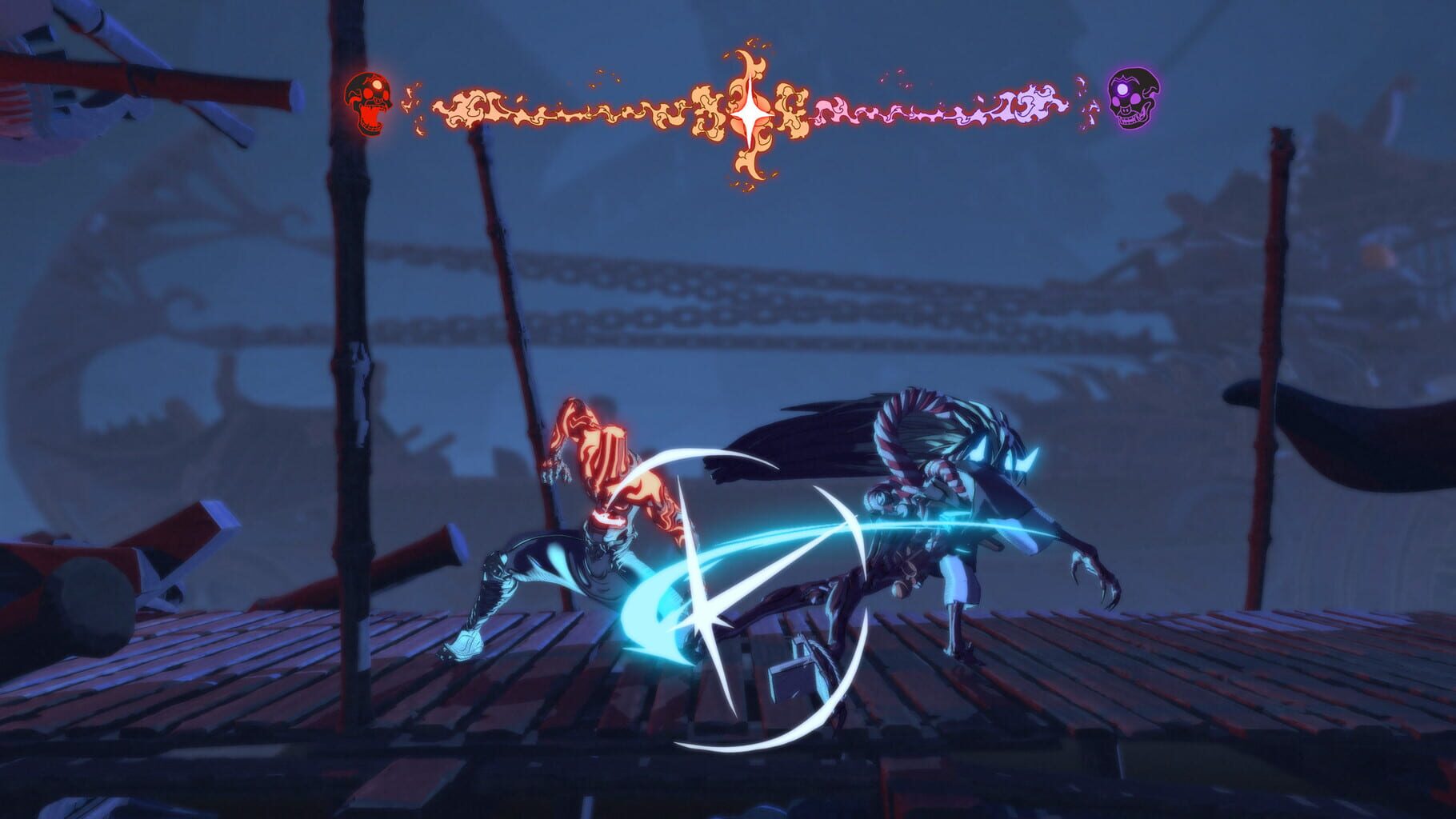This screenshot has height=819, width=1456.
Task: Click the flaming orange spirit figure
Action: coord(600,456)
